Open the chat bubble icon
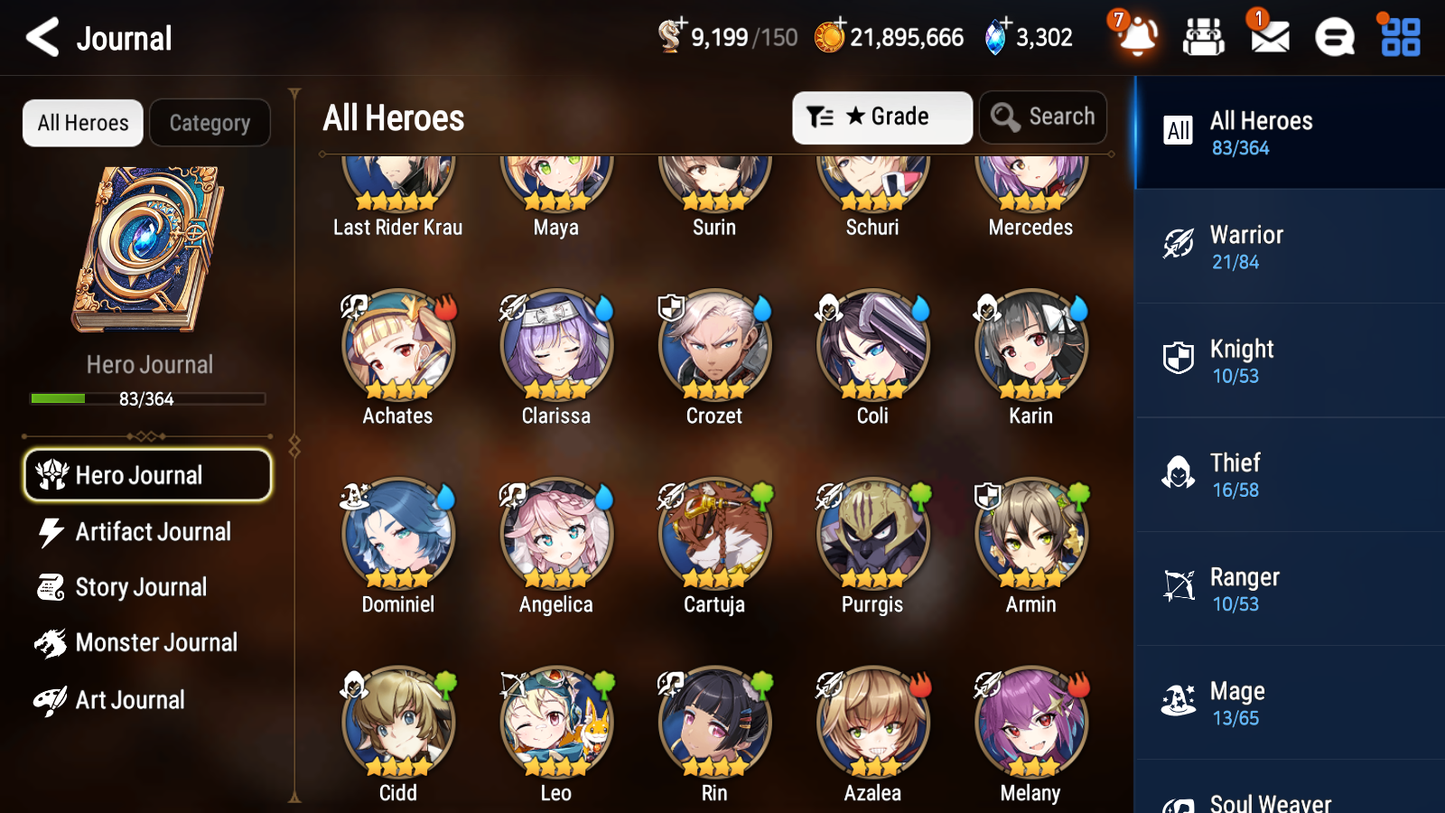Screen dimensions: 1445x813 [1334, 37]
